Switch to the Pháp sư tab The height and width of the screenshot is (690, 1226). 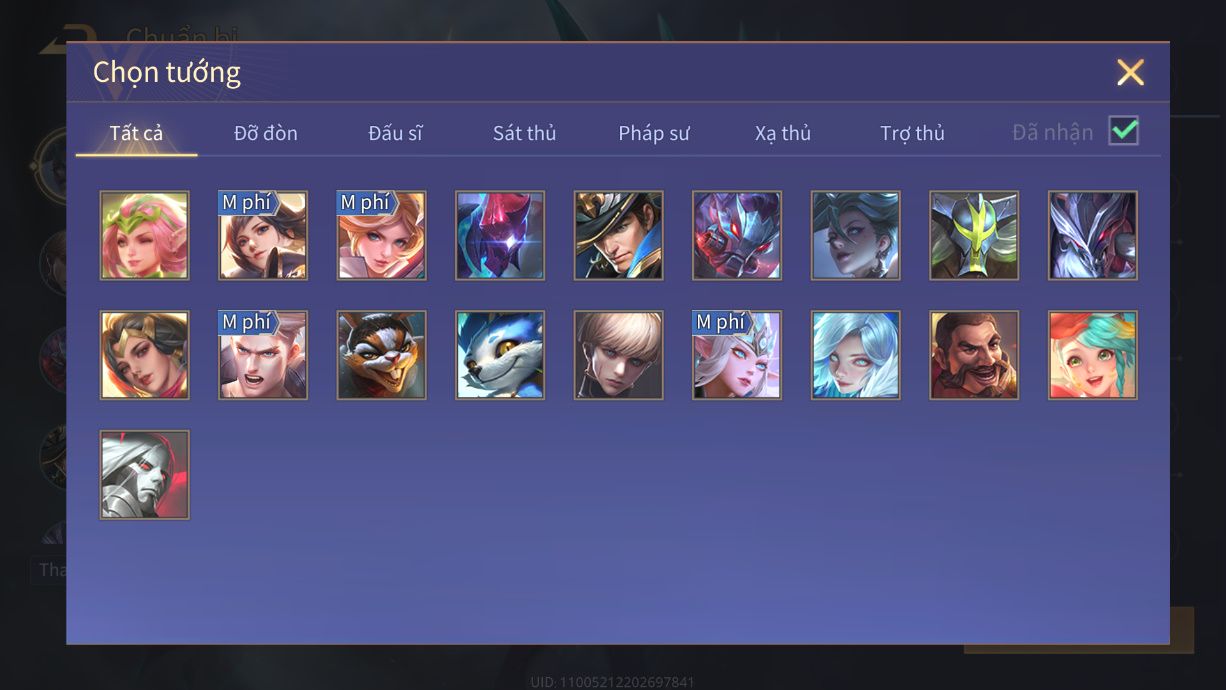tap(654, 133)
